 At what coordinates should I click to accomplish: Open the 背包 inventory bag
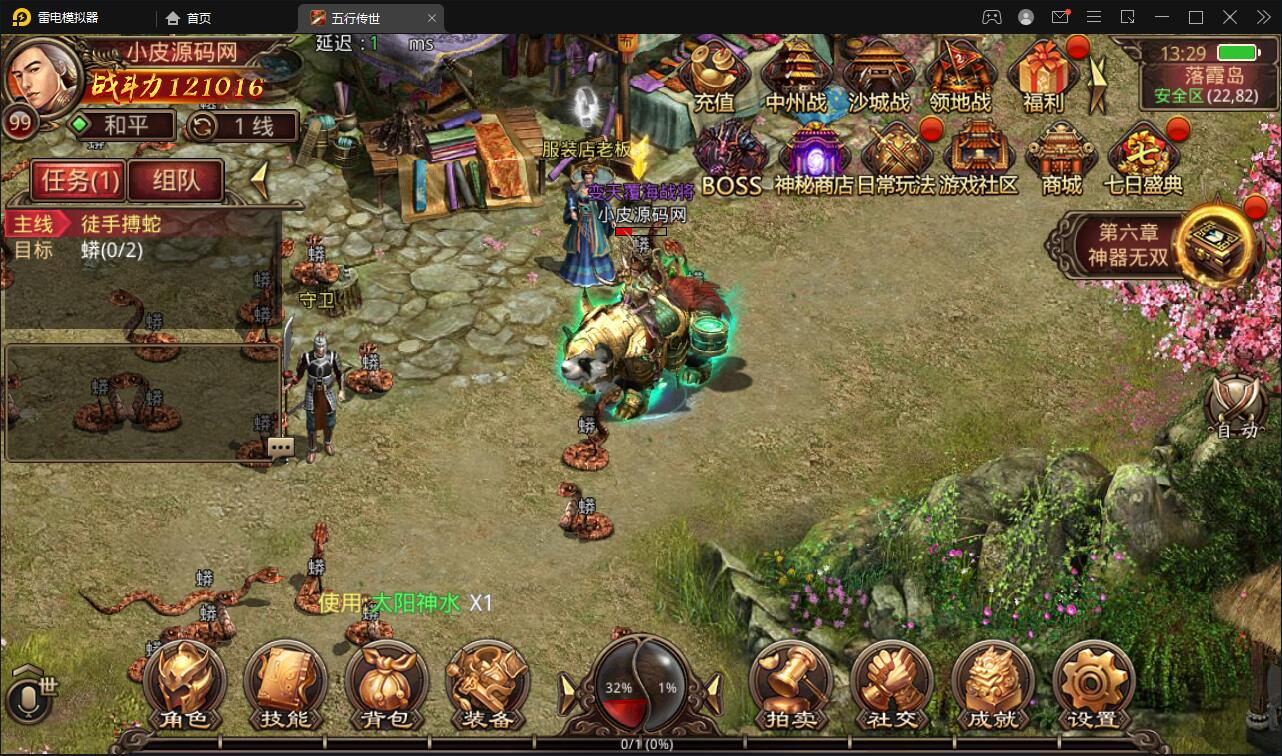(386, 686)
